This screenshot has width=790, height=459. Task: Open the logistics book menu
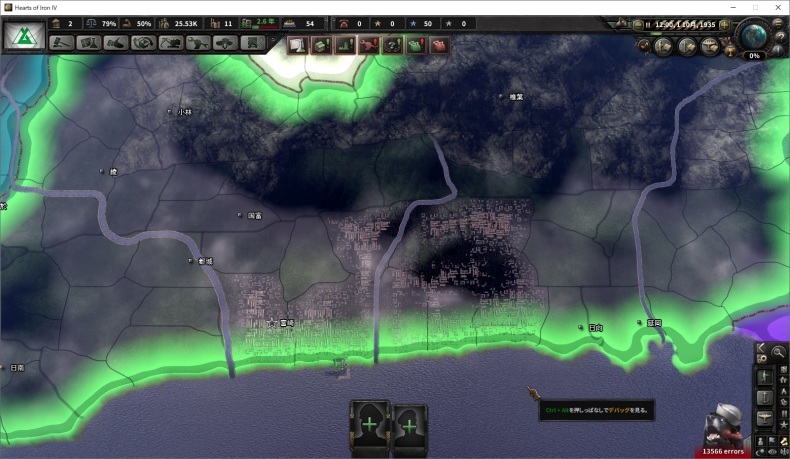[253, 44]
